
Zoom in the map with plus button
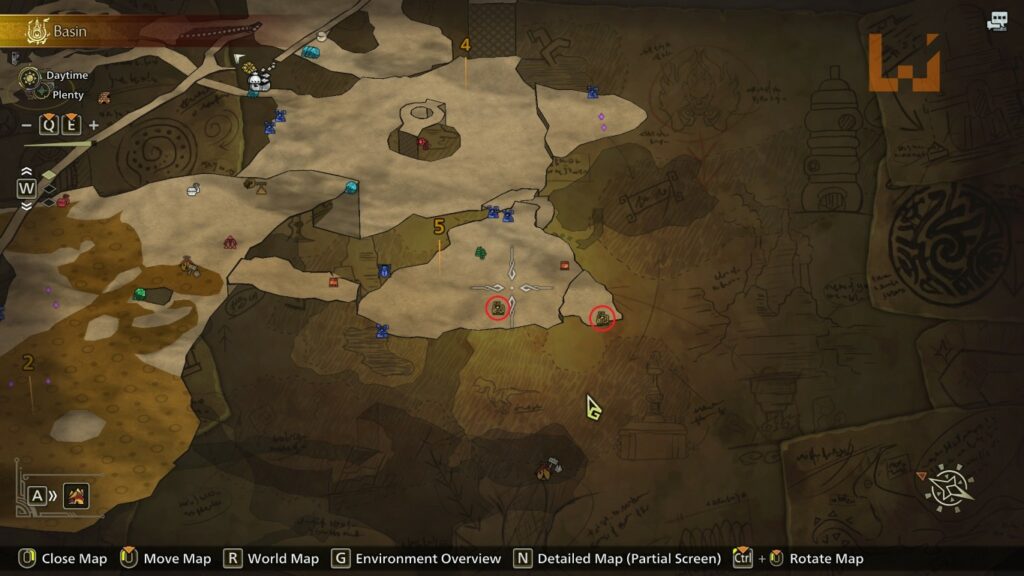pos(94,125)
